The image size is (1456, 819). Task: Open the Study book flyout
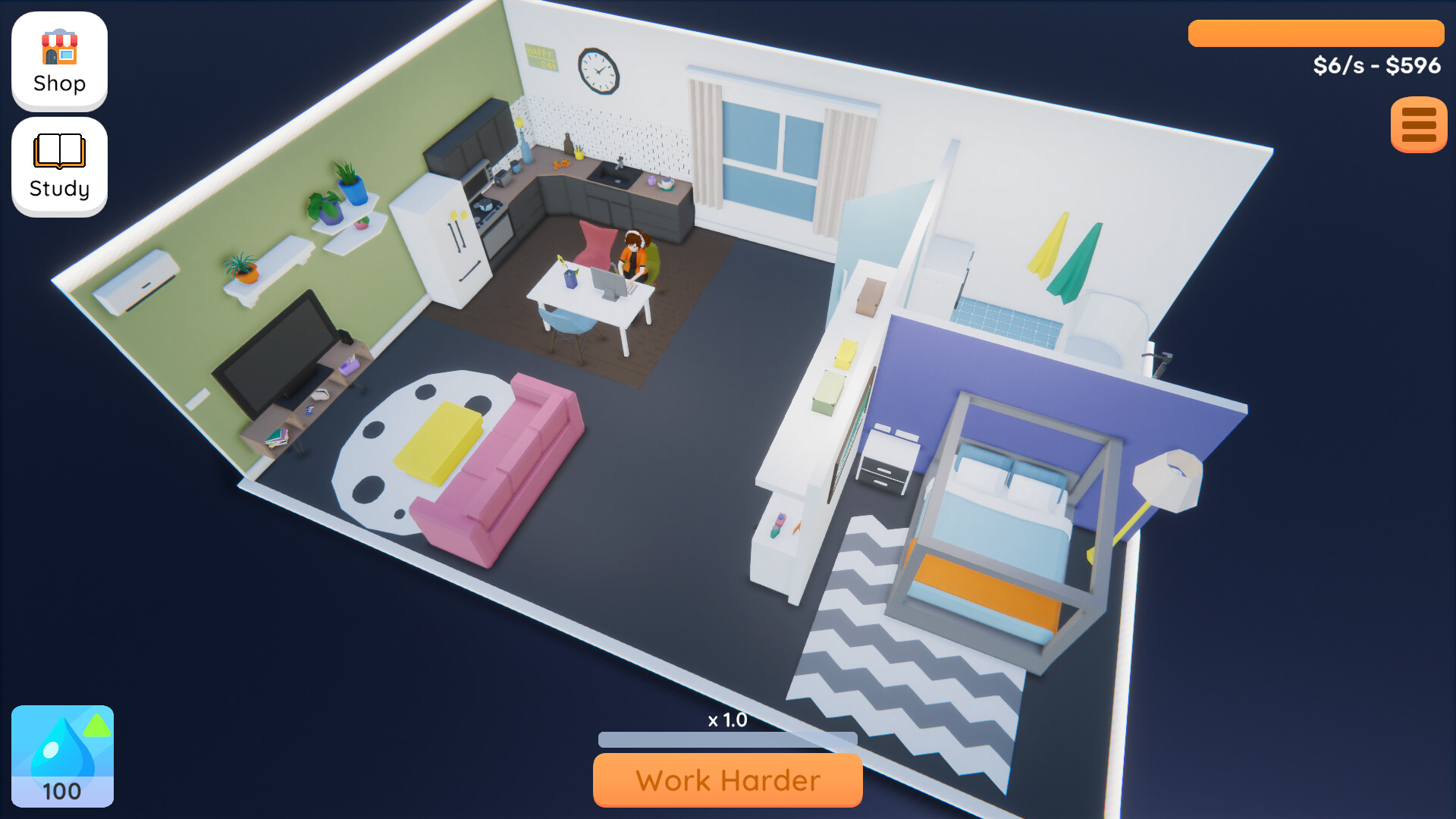click(58, 165)
